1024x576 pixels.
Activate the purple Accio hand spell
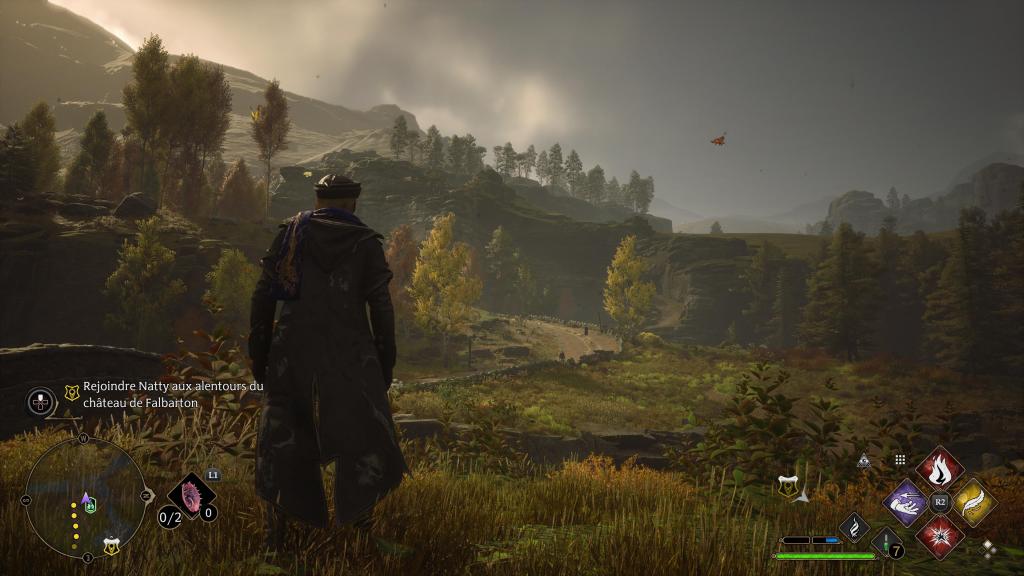click(906, 502)
